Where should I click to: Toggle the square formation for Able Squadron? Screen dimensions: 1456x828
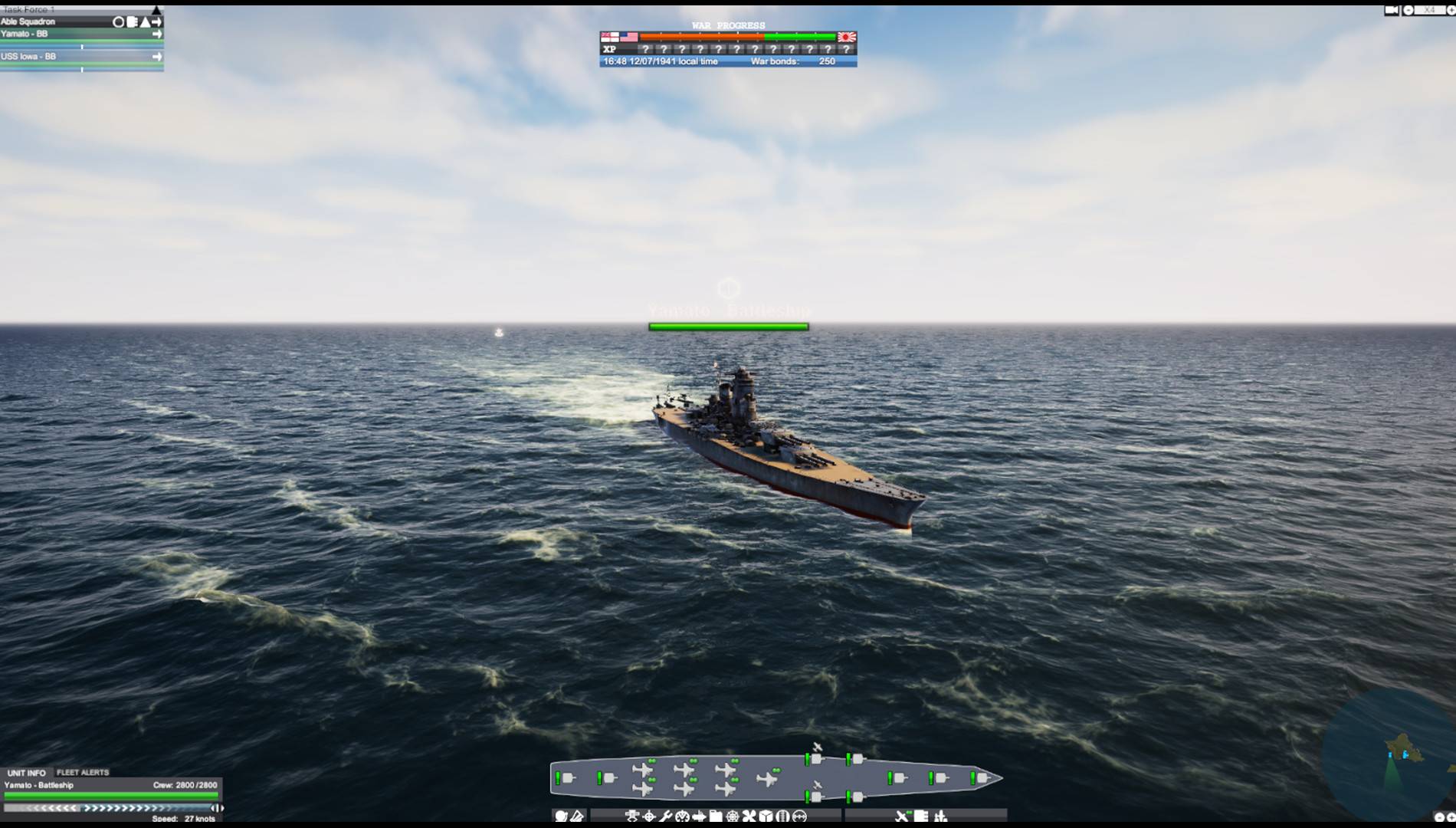(x=130, y=22)
